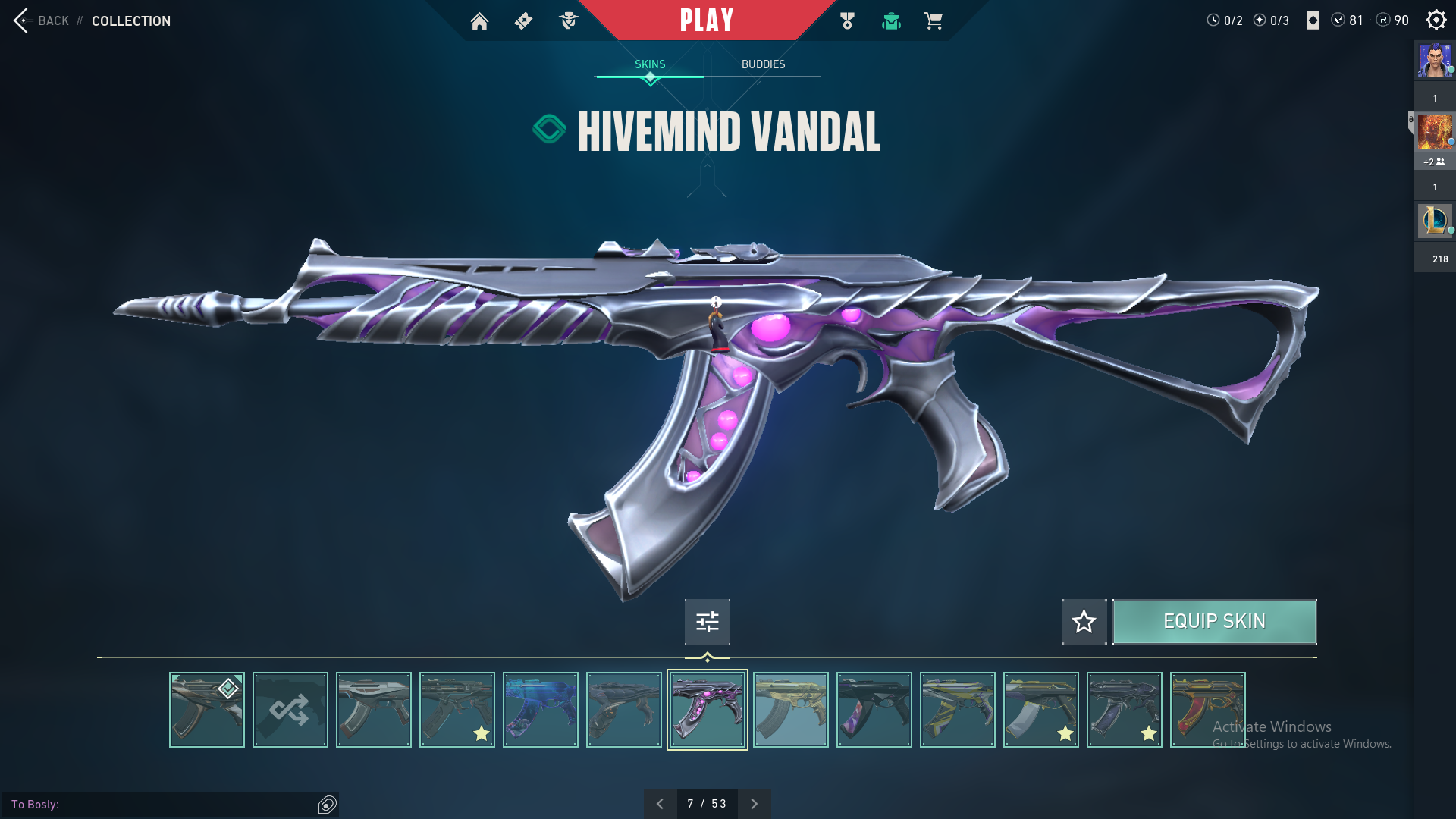Select the gold Vandal thumbnail
Image resolution: width=1456 pixels, height=819 pixels.
[x=791, y=710]
